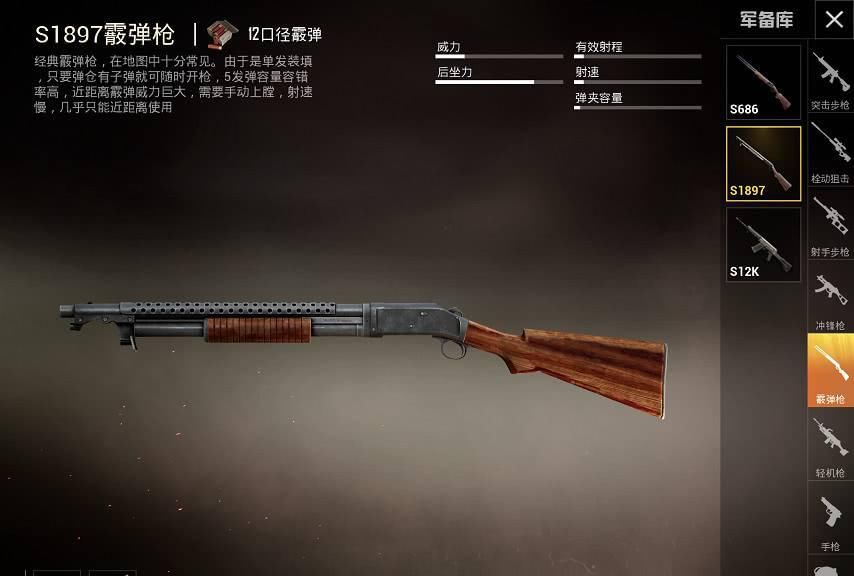Select the highlighted 霰弹枪 shotgun category
Screen dimensions: 854x576
pyautogui.click(x=830, y=370)
